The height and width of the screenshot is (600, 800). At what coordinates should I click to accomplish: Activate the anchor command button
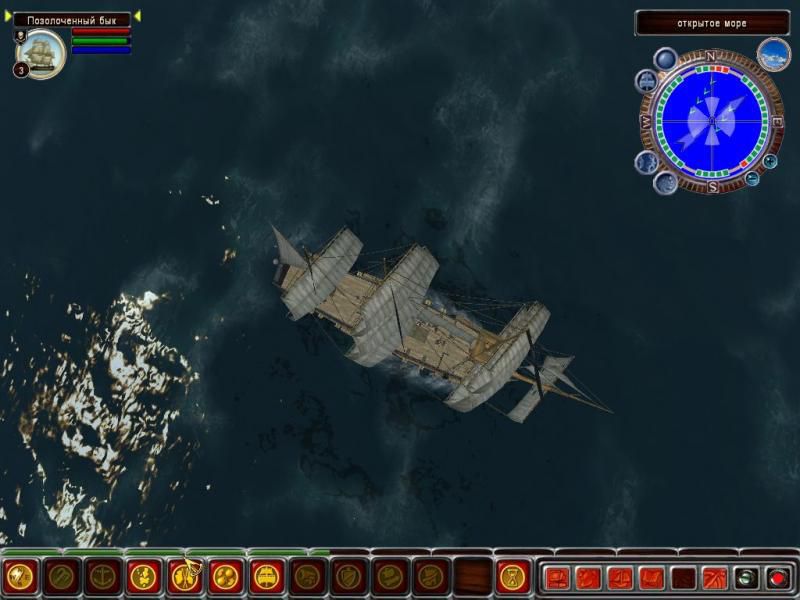(x=103, y=576)
